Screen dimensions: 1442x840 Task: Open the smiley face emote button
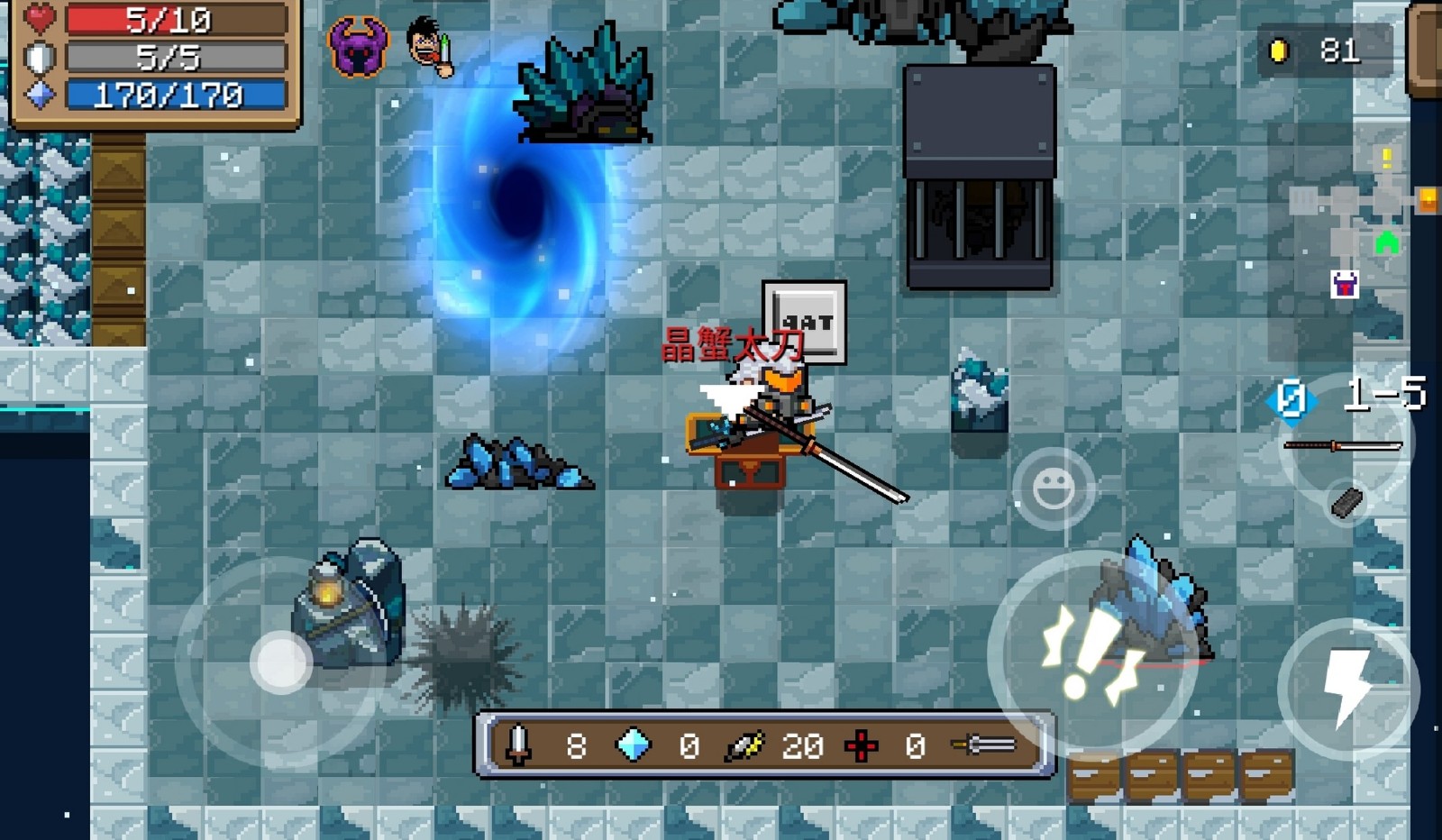click(1053, 488)
